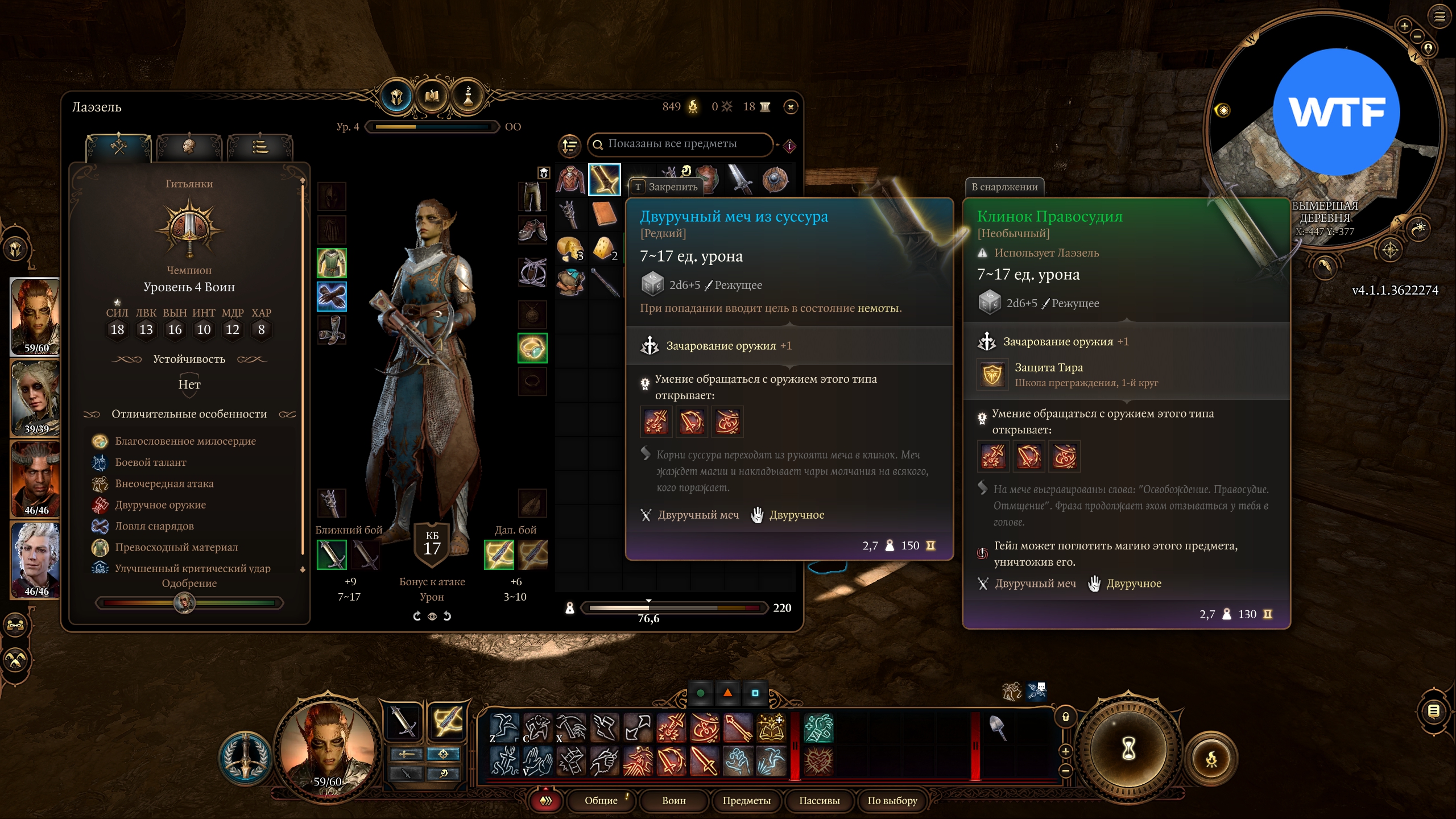The height and width of the screenshot is (819, 1456).
Task: Zoom in the minimap with plus button
Action: coord(1404,26)
